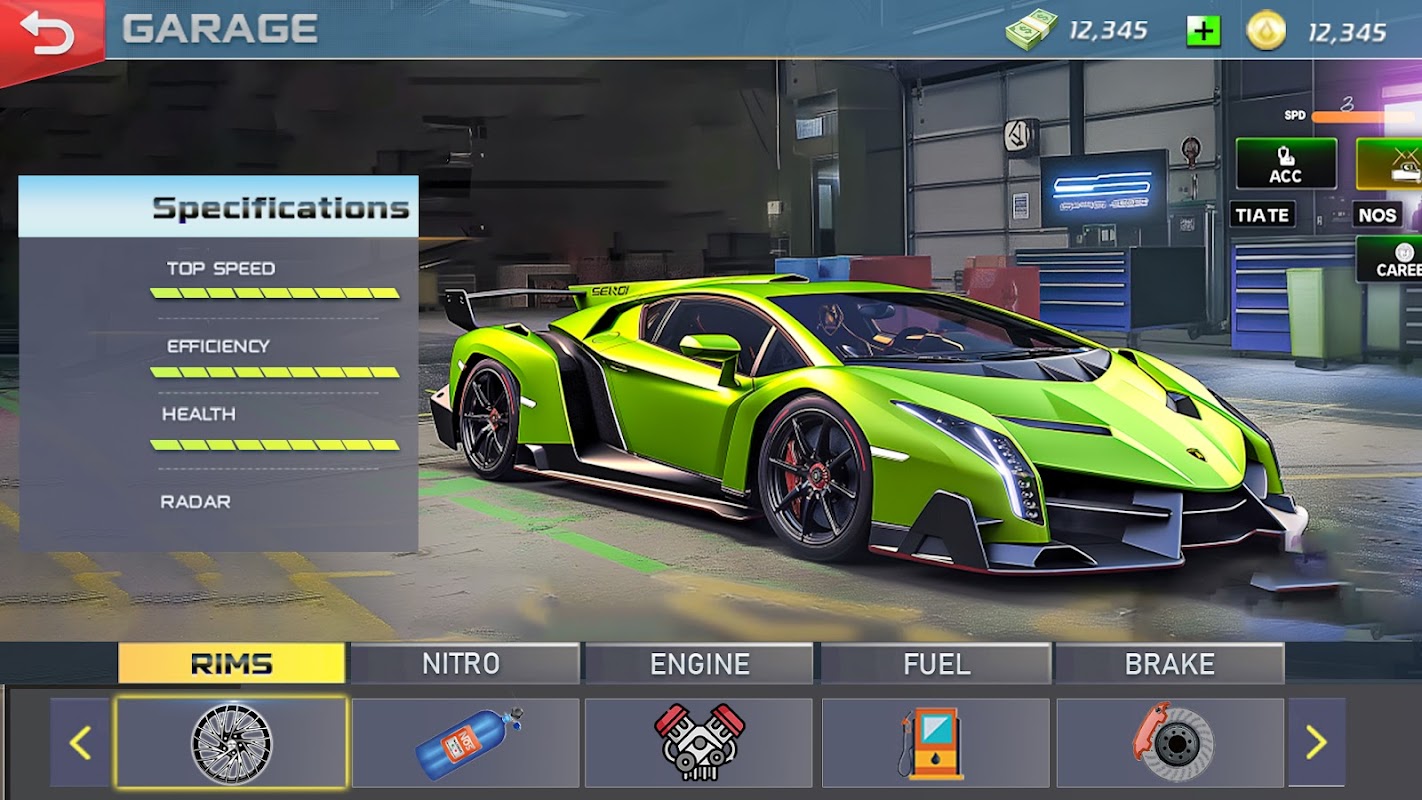Open the CAREER button

pos(1393,260)
